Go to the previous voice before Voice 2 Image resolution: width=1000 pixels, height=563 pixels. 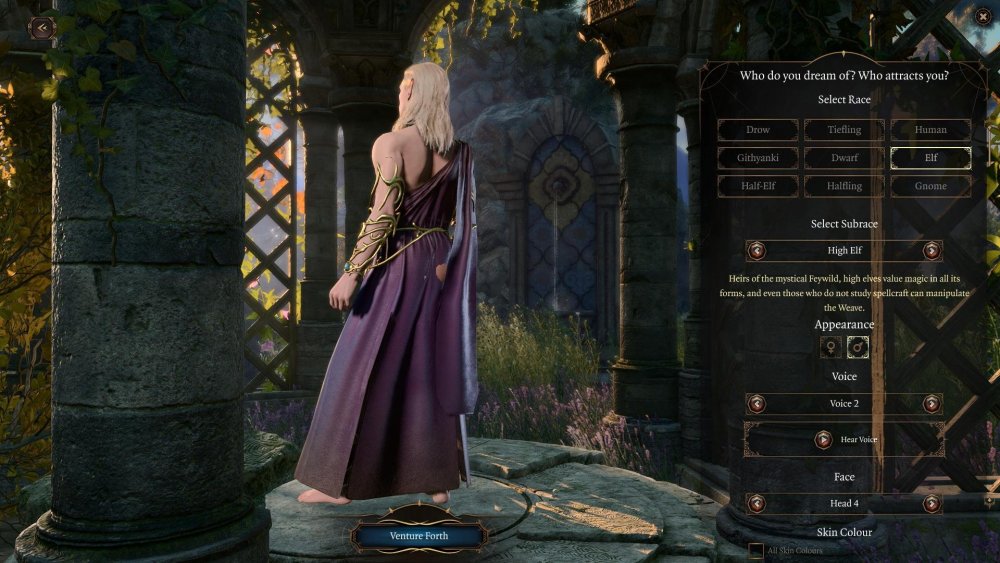click(x=757, y=404)
